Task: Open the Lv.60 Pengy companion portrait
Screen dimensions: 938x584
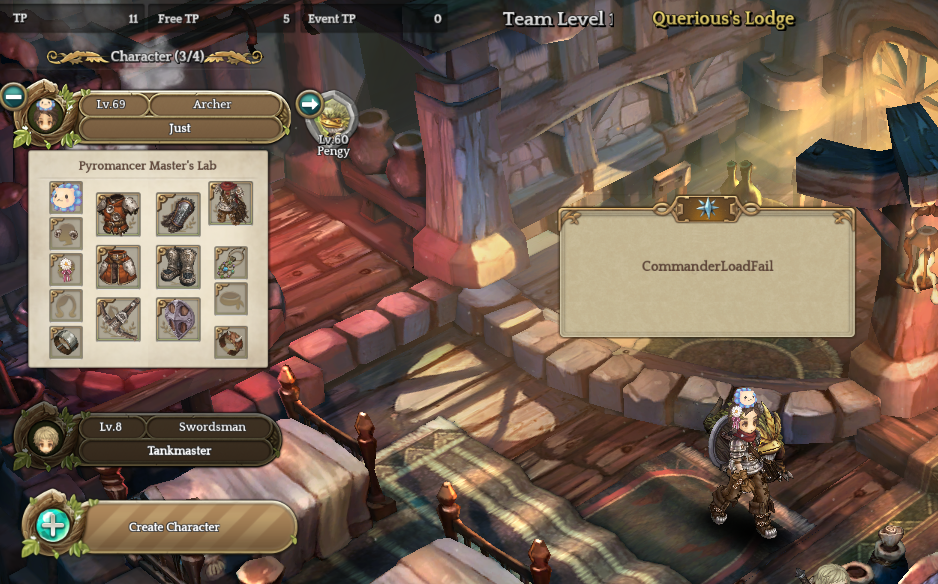Action: [335, 120]
